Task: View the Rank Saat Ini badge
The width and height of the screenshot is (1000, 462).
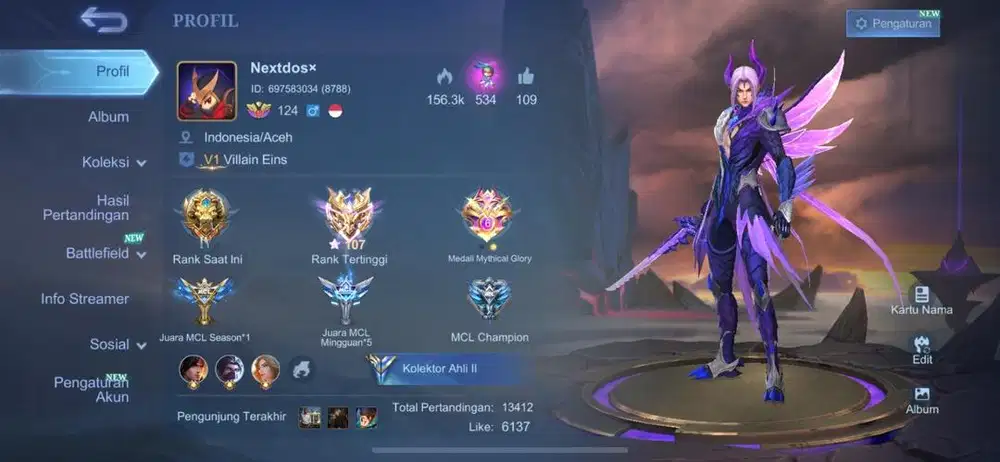Action: (207, 215)
